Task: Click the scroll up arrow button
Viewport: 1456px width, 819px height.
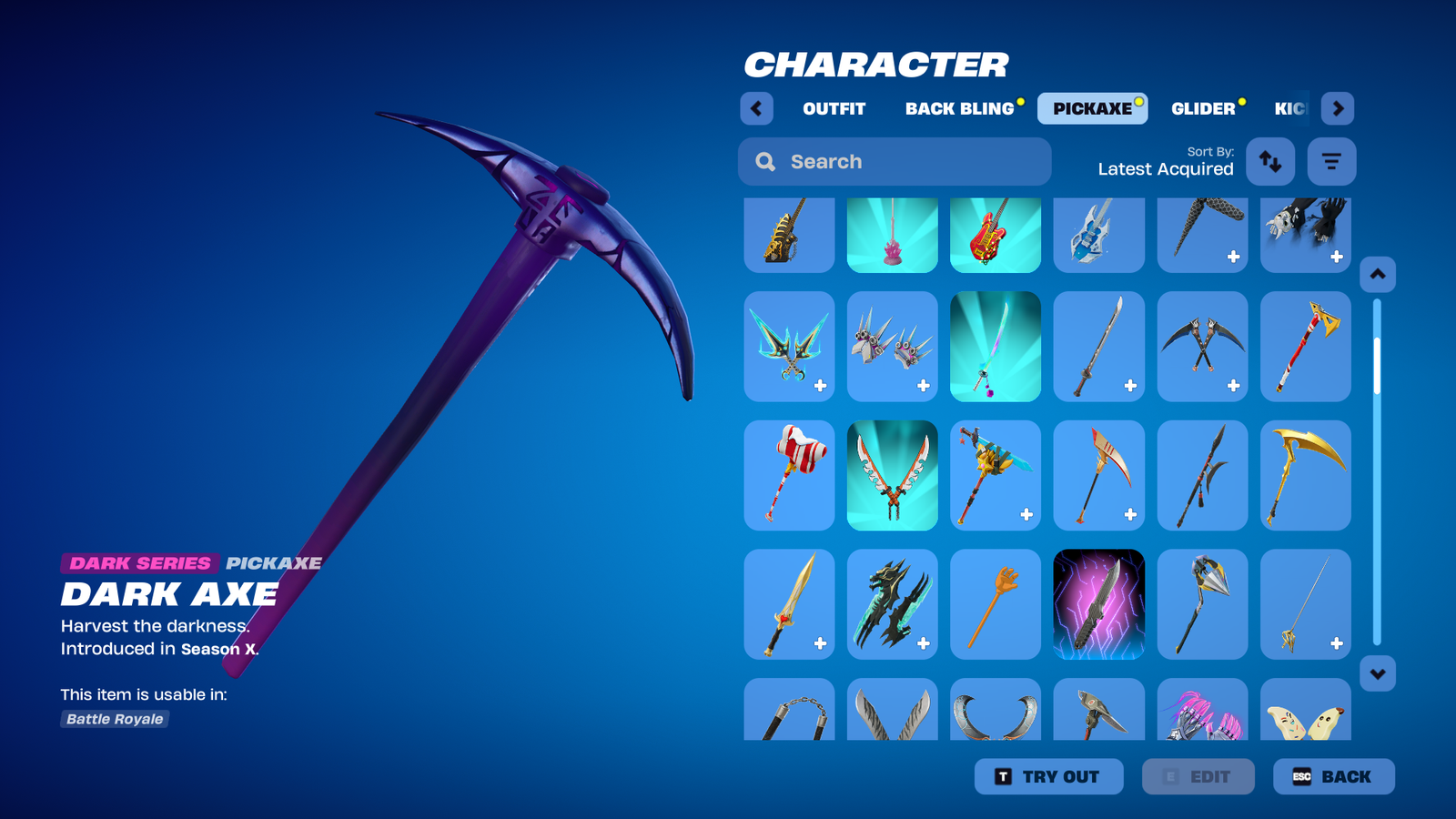Action: point(1377,274)
